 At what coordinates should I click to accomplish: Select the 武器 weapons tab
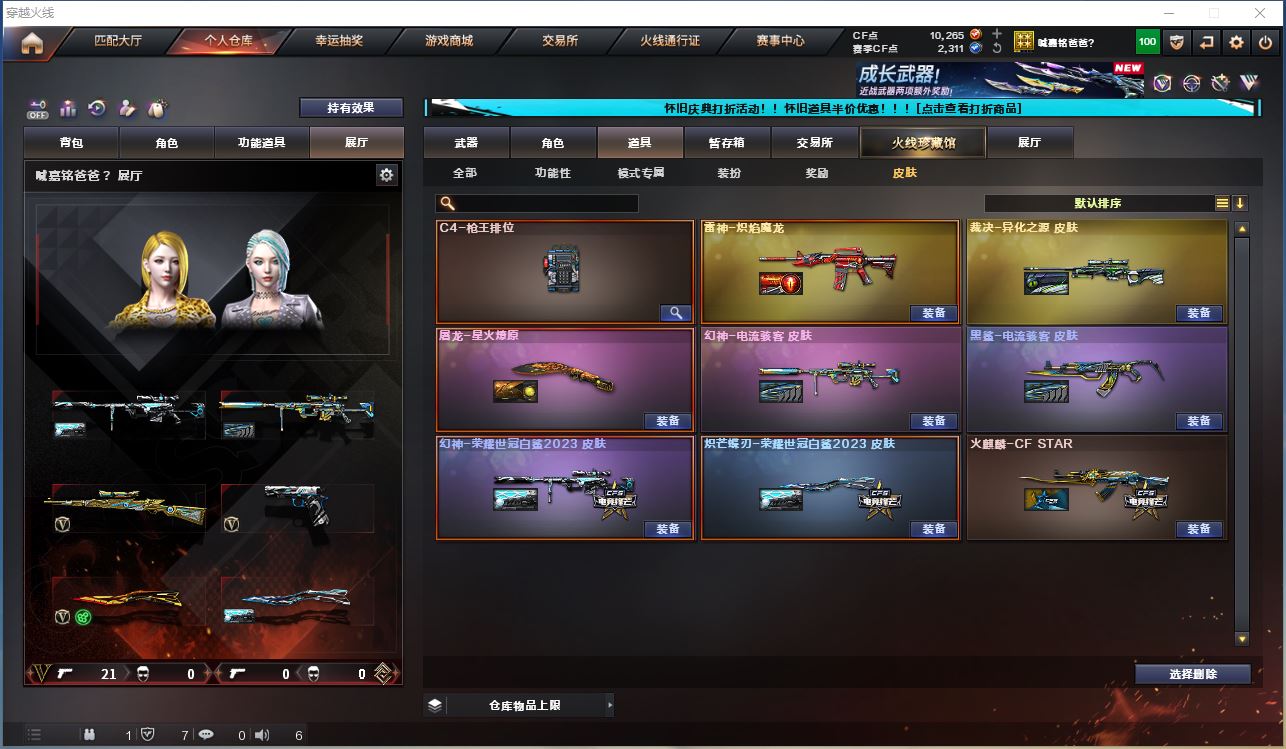(x=466, y=143)
